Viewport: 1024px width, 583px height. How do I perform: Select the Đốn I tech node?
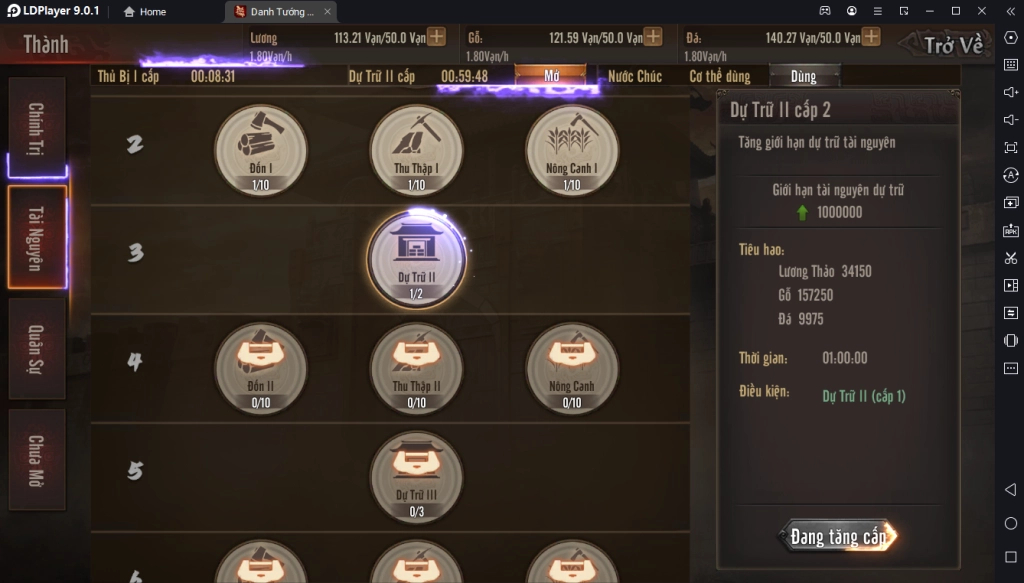point(261,151)
